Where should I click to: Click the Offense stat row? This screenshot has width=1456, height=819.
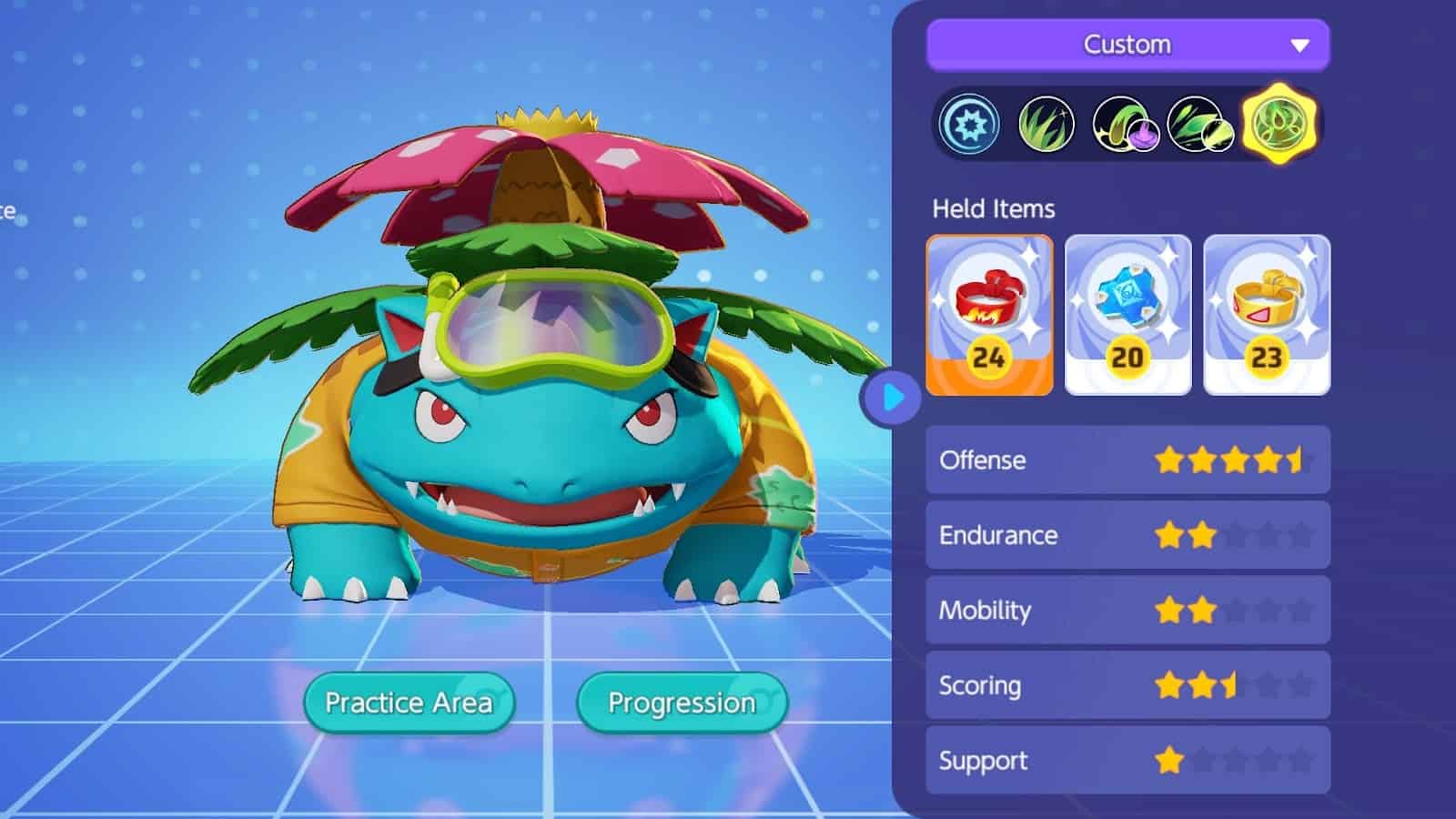(1127, 460)
